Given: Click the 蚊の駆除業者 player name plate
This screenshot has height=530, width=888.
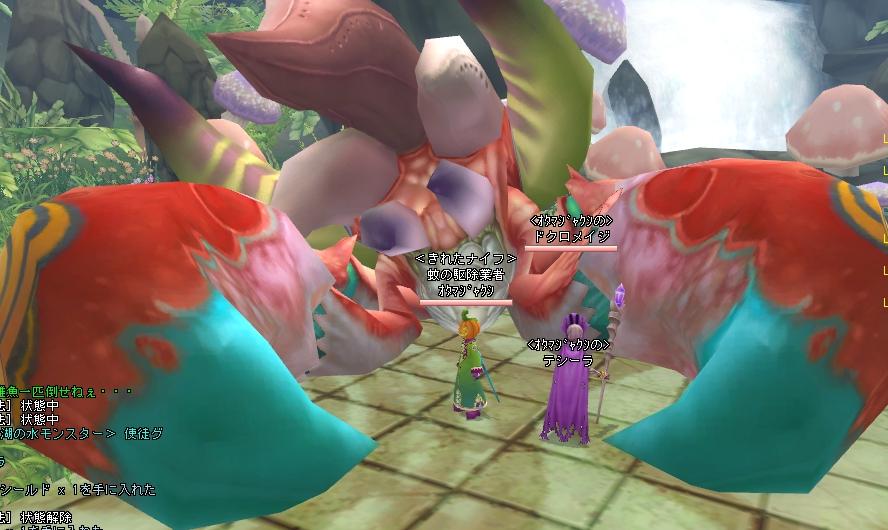Looking at the screenshot, I should click(465, 275).
